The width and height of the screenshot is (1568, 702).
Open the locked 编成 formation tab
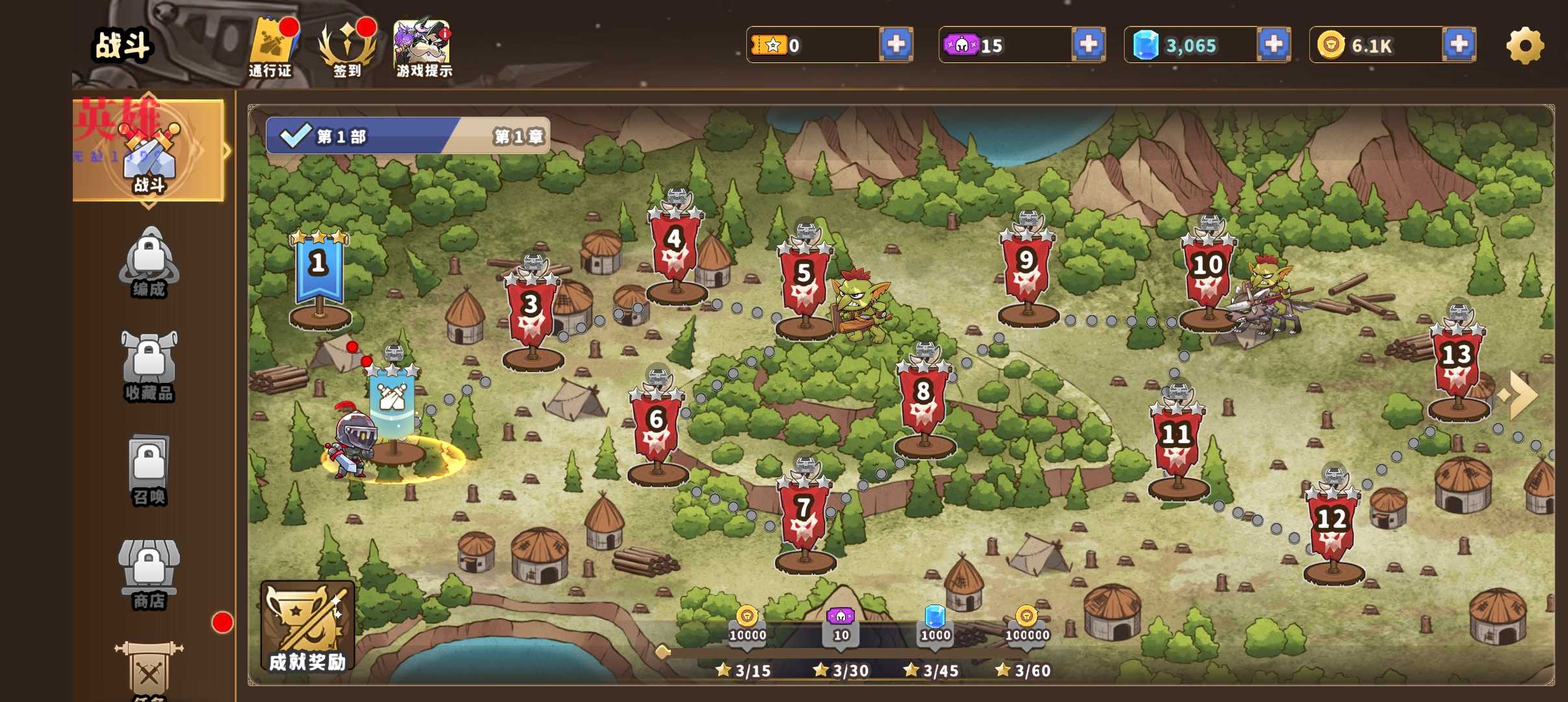click(149, 263)
